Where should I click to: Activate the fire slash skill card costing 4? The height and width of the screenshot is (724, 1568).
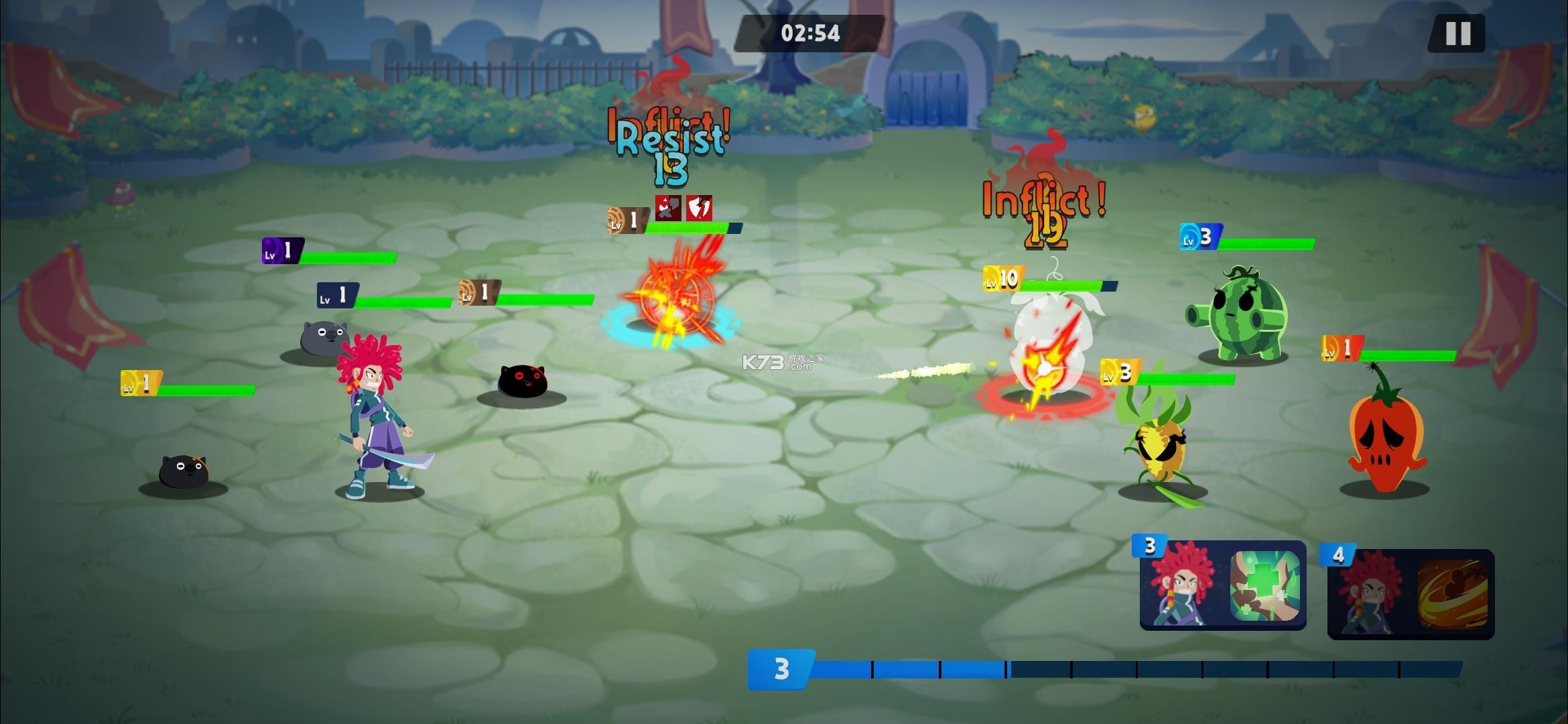coord(1411,594)
